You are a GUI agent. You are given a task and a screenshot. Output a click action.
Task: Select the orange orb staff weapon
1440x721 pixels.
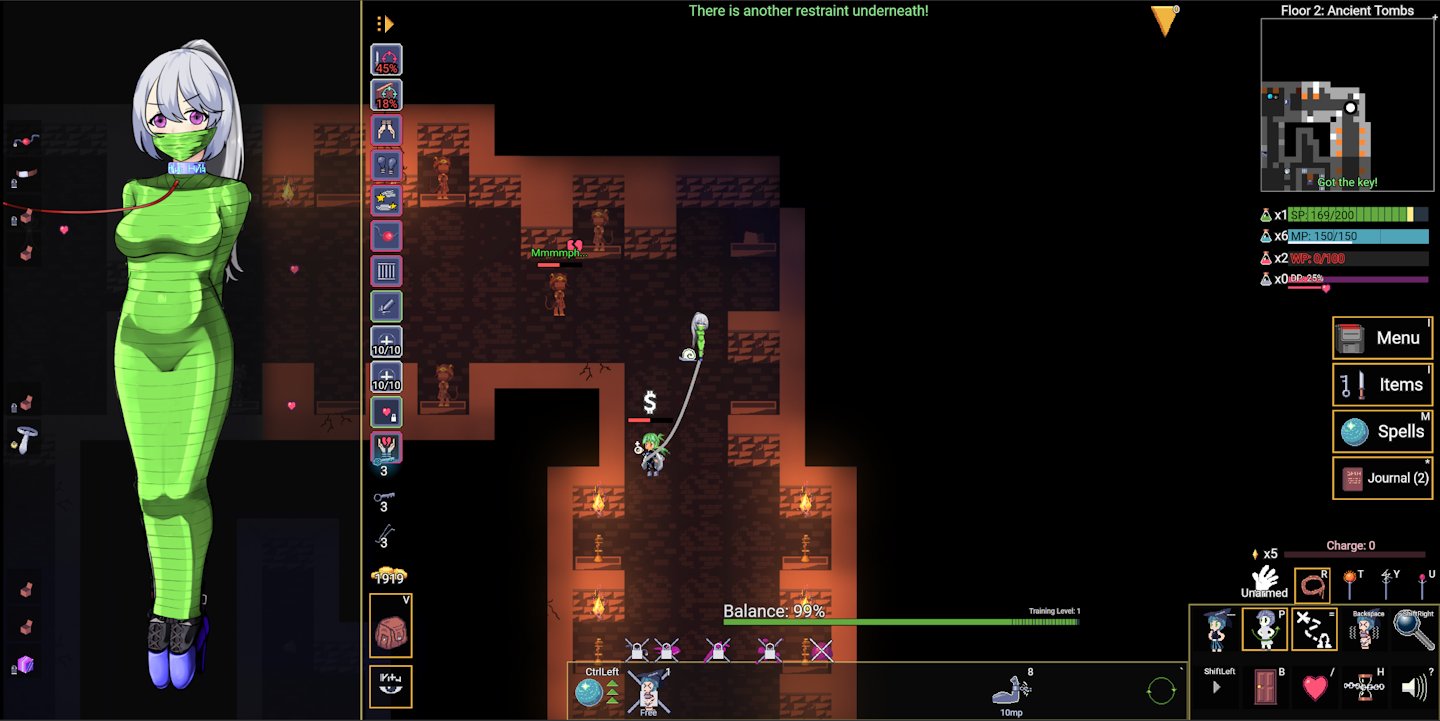(x=1351, y=585)
